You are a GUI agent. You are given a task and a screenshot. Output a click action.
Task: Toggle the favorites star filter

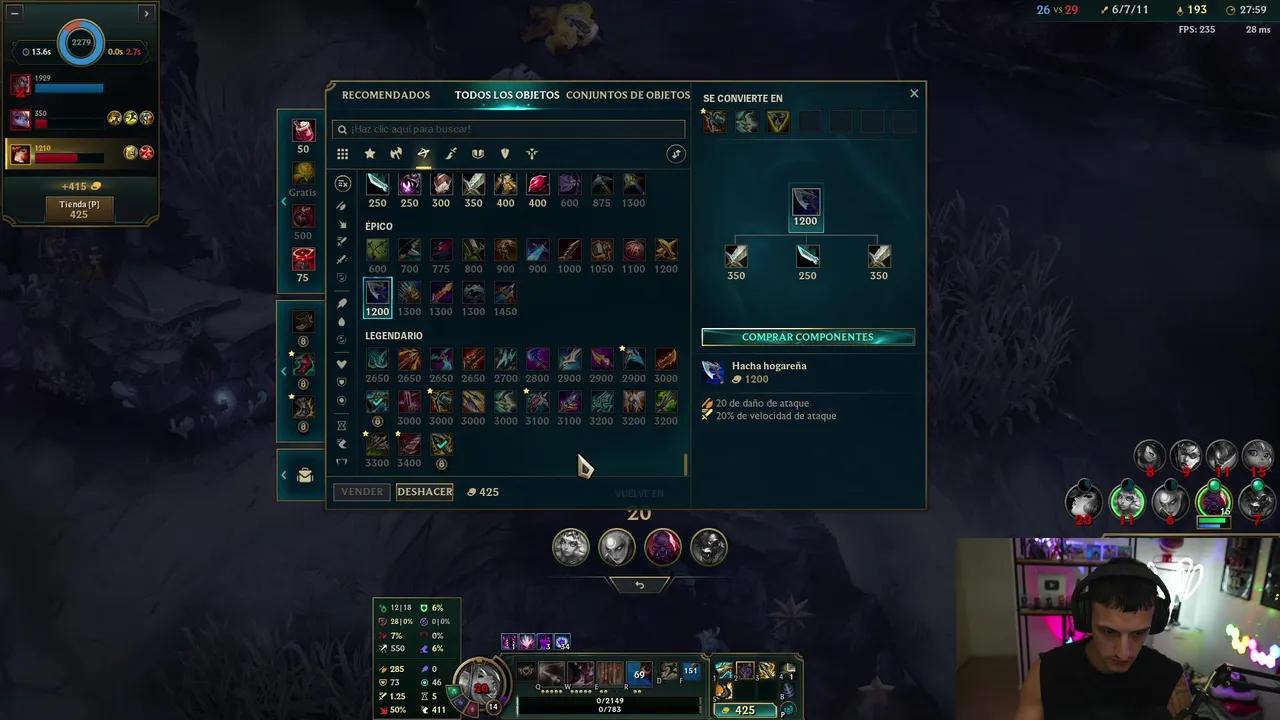point(370,153)
